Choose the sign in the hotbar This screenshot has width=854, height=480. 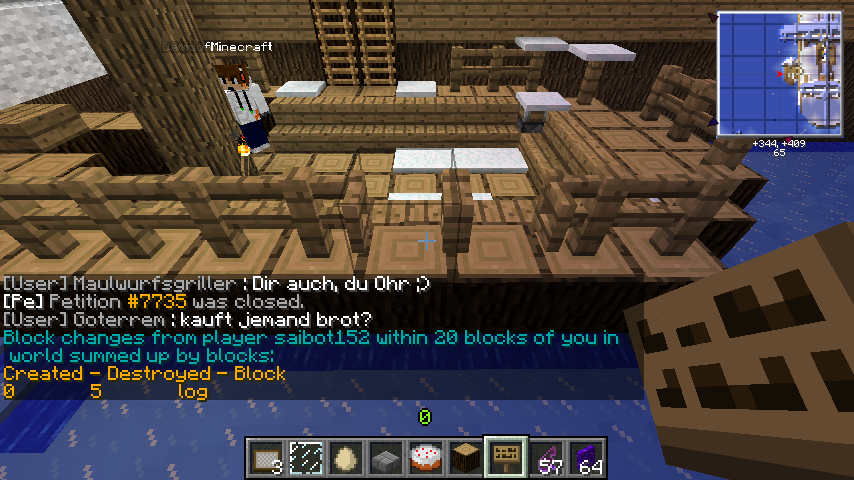click(505, 457)
